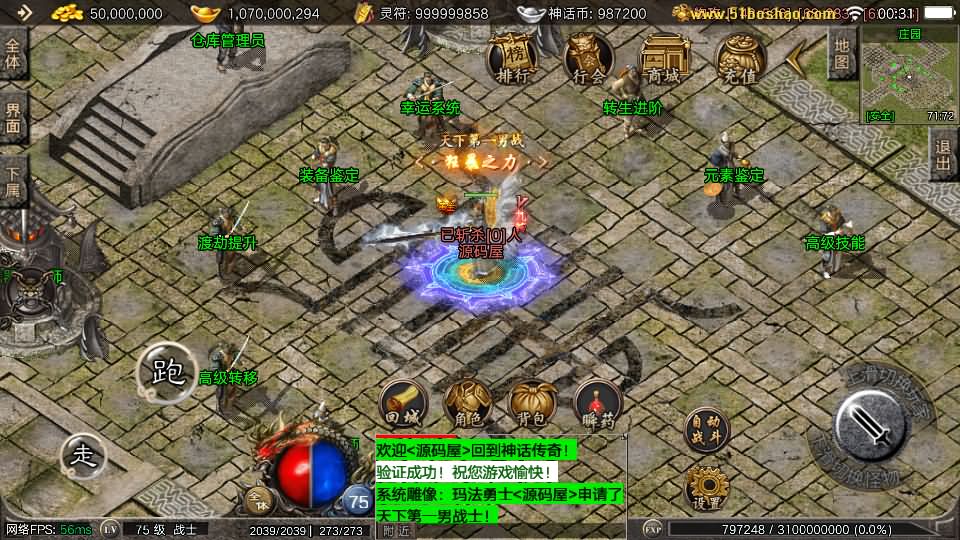The width and height of the screenshot is (960, 540).
Task: Toggle the 跑 run mode
Action: [x=167, y=374]
